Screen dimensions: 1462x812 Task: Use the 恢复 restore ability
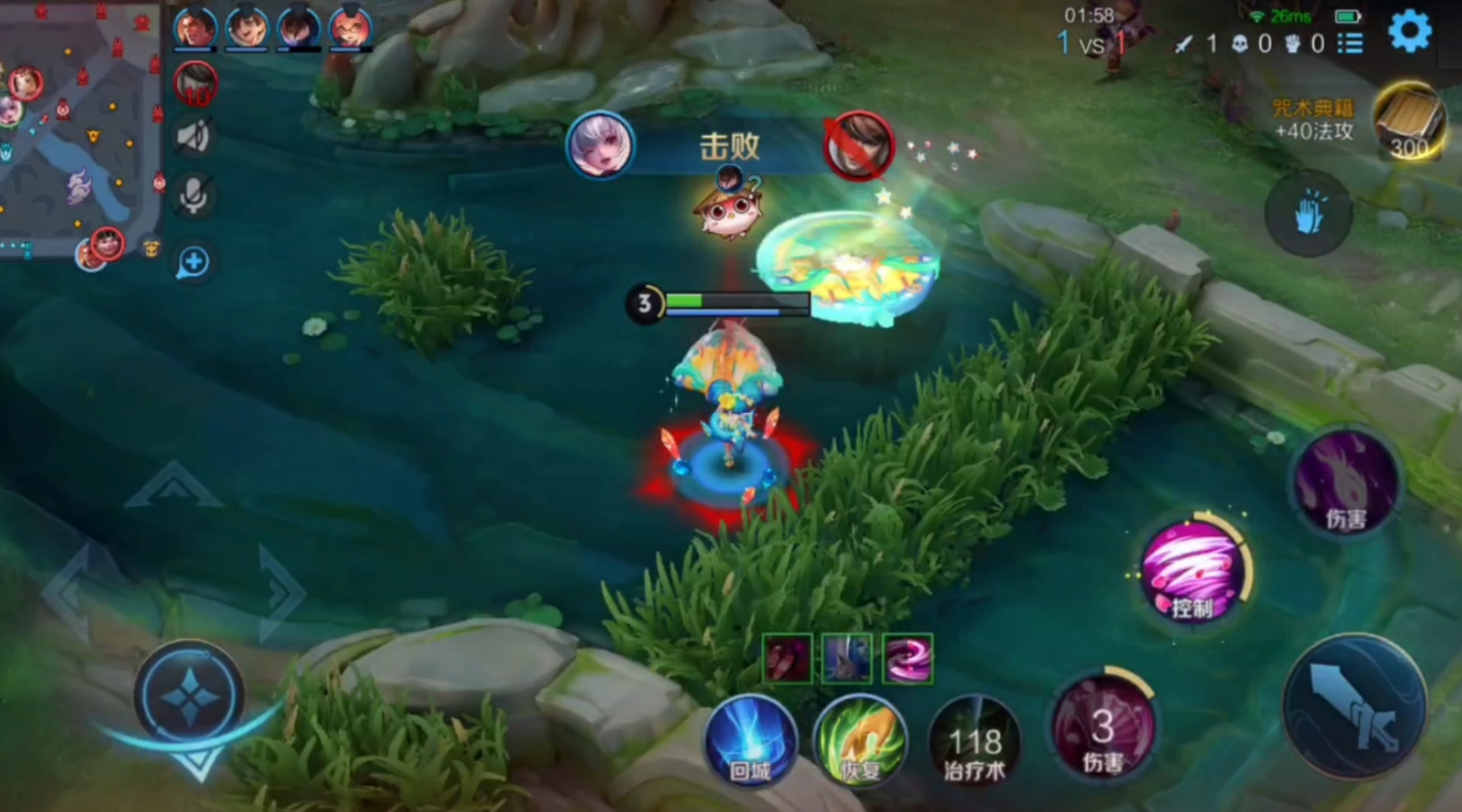tap(859, 741)
